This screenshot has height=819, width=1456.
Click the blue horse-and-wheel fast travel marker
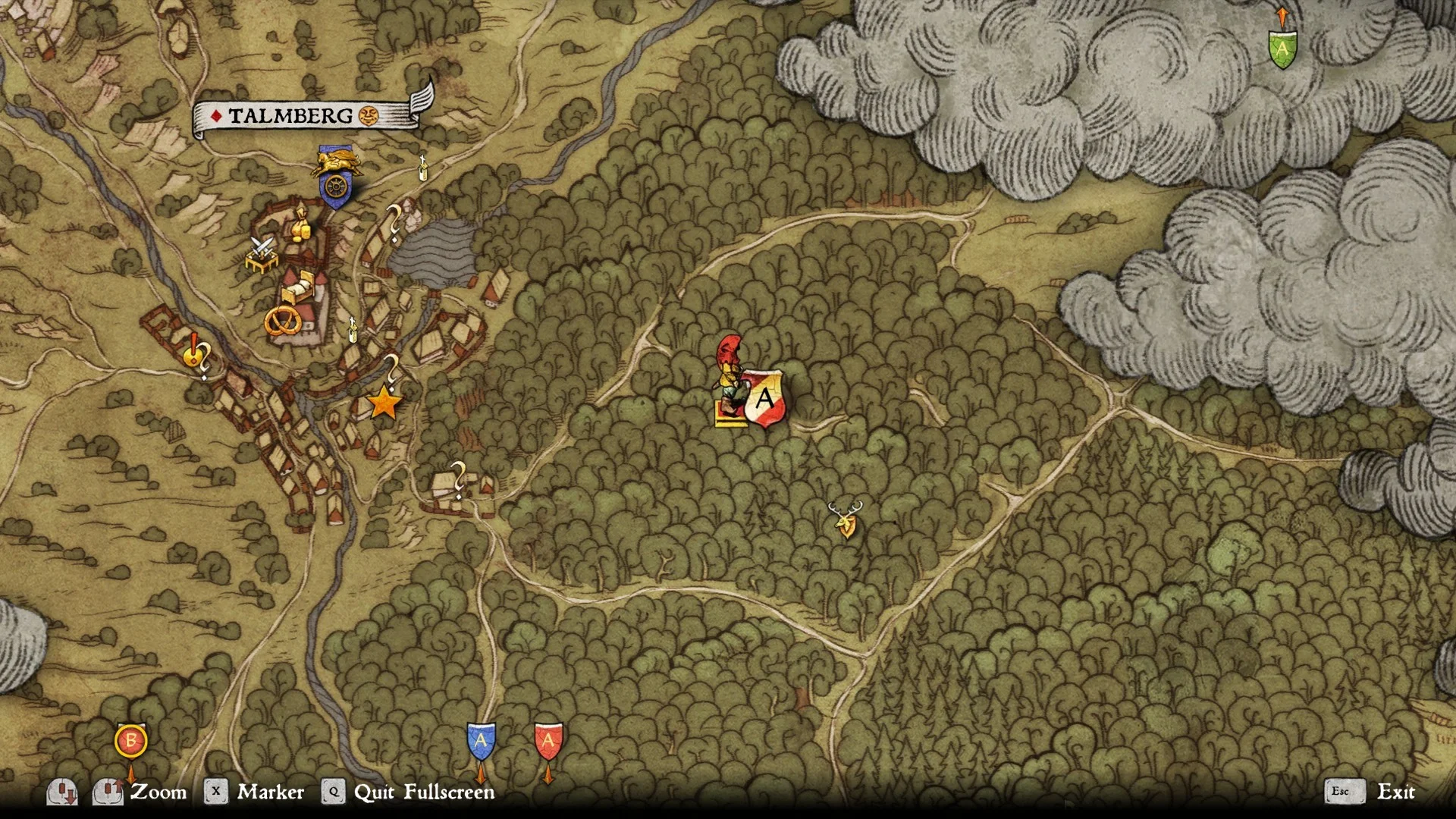pos(334,177)
